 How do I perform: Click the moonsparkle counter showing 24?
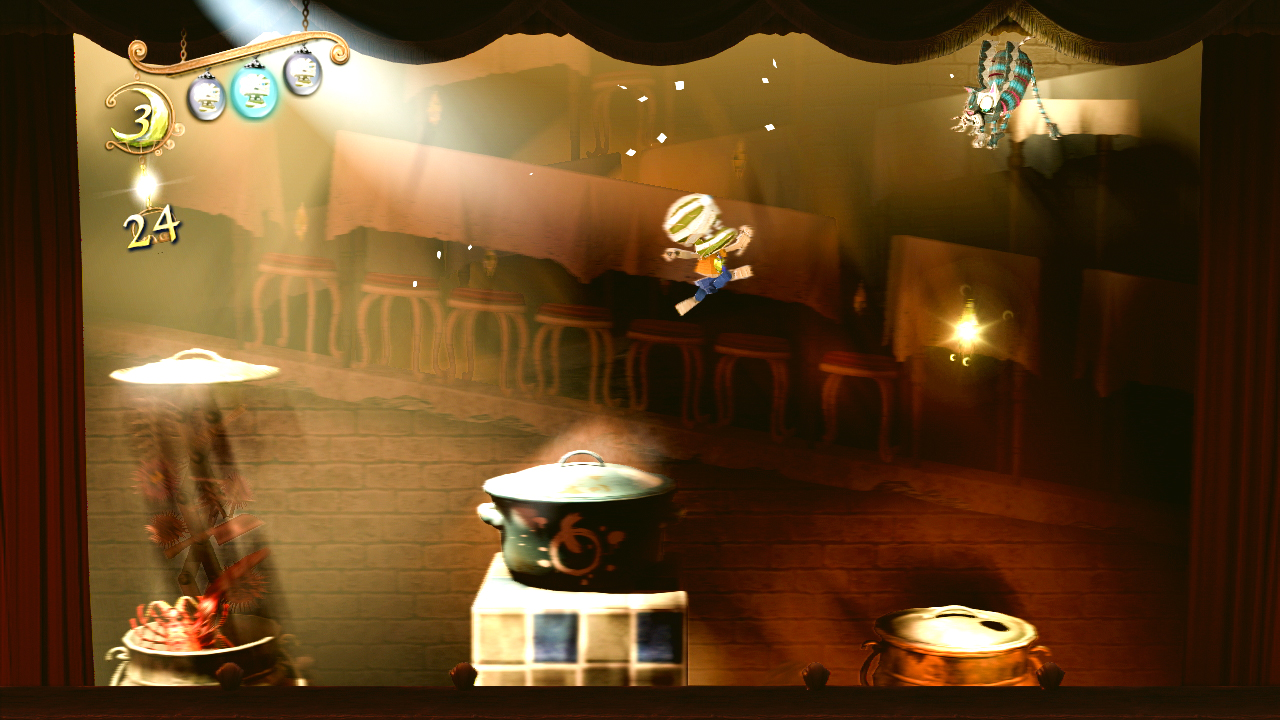[x=150, y=228]
